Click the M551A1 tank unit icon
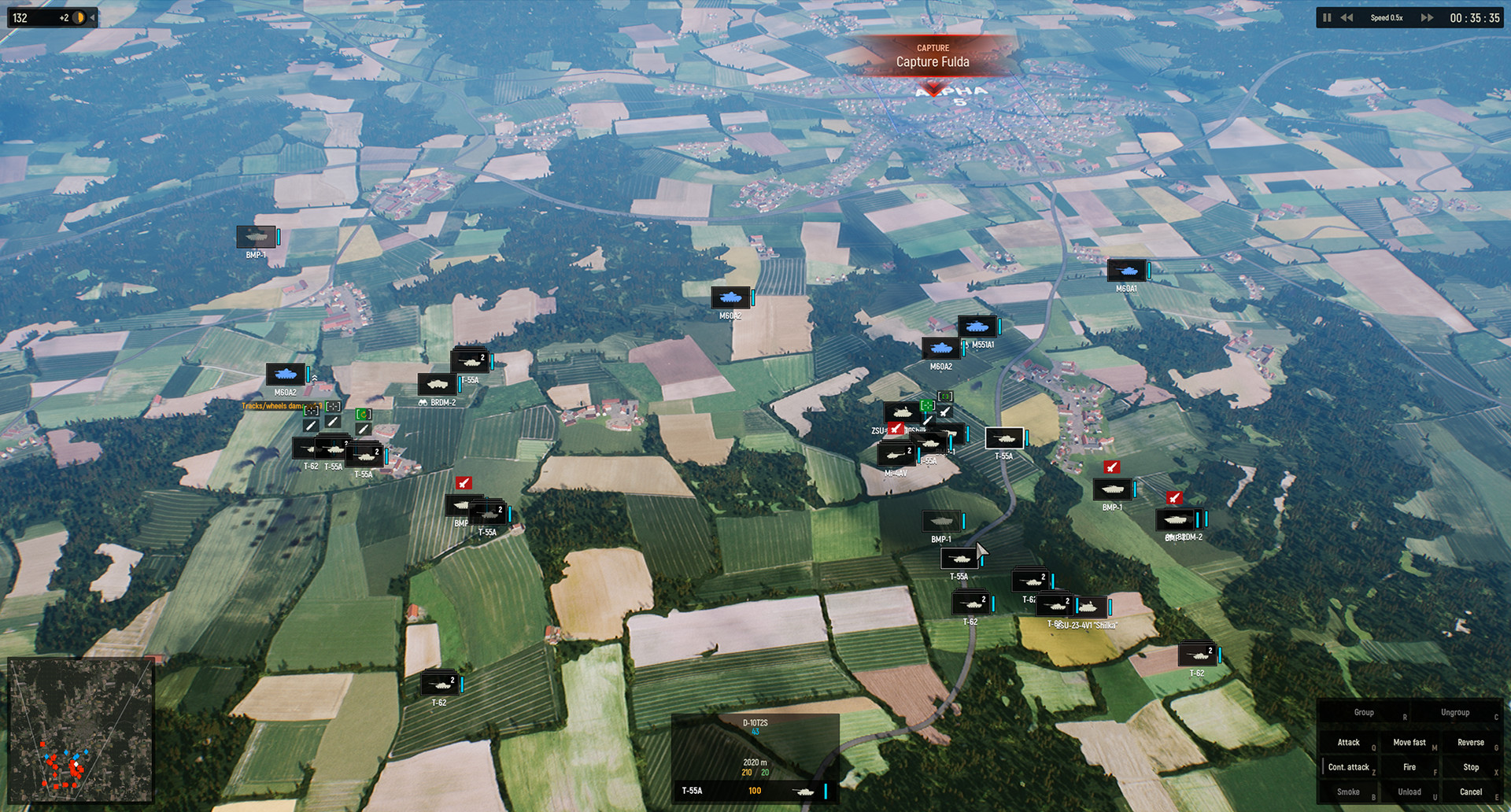This screenshot has width=1511, height=812. (x=976, y=325)
